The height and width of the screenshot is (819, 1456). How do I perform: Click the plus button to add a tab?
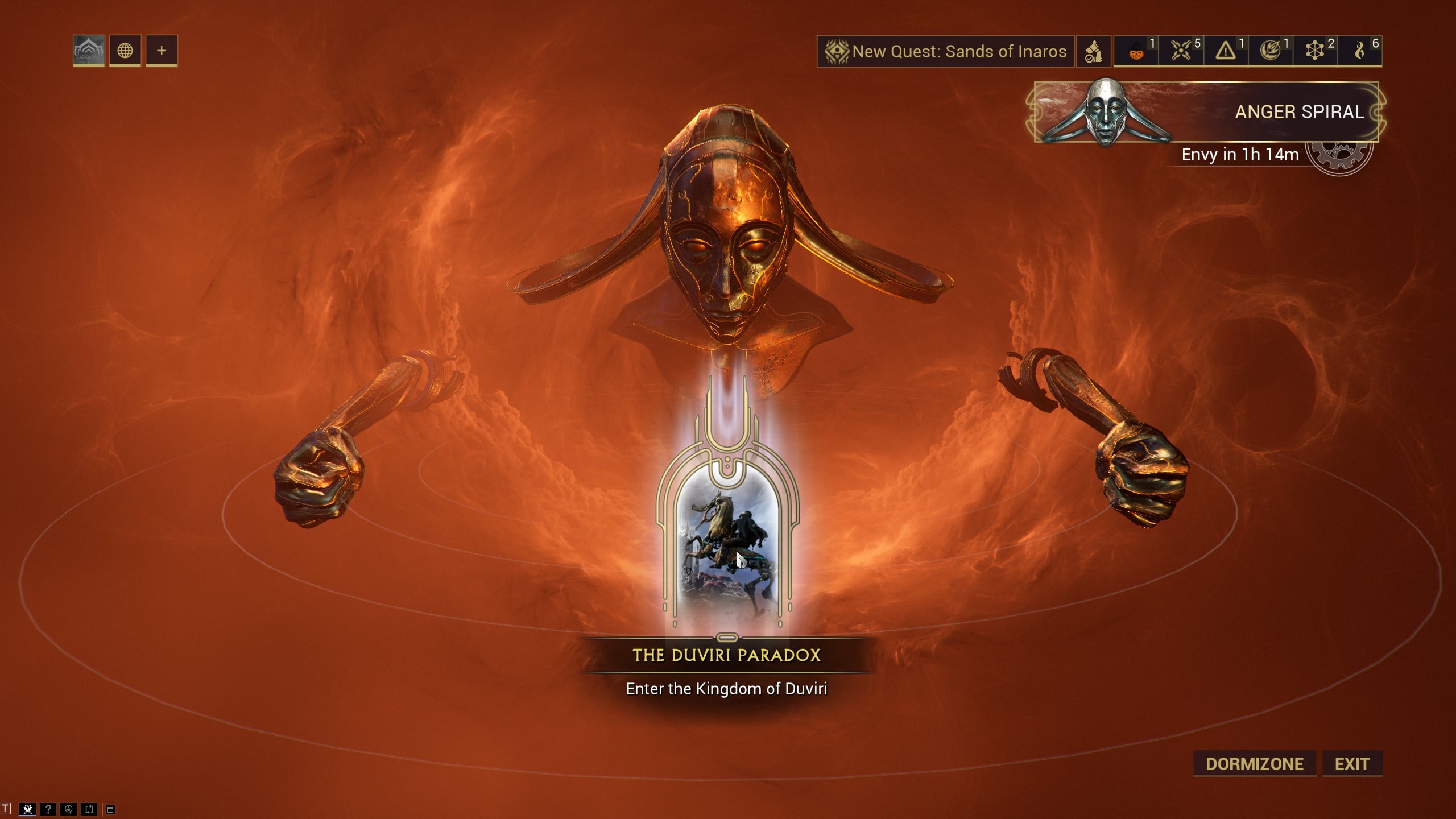point(163,51)
